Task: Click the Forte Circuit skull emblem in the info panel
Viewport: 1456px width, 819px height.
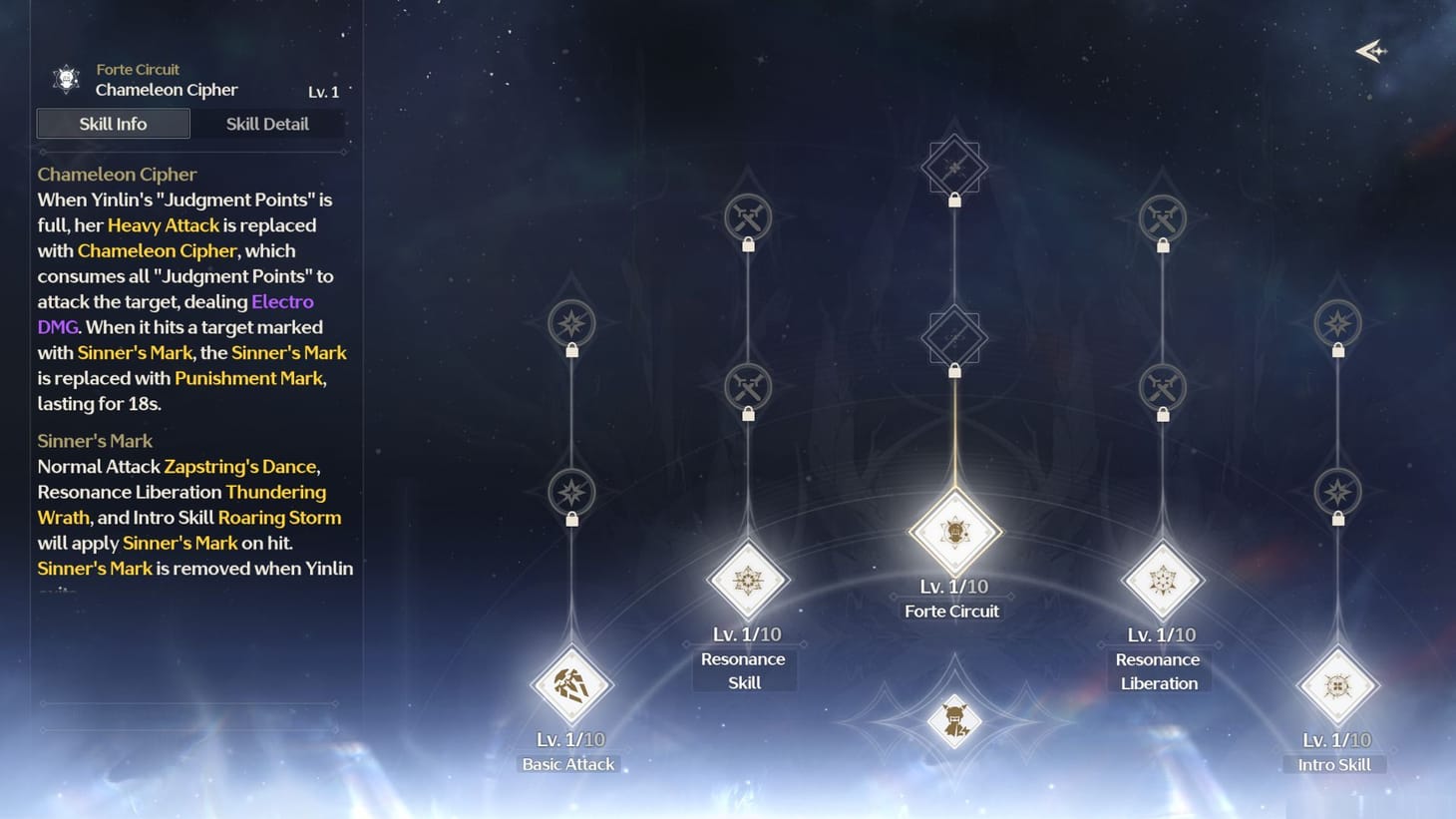Action: [64, 79]
